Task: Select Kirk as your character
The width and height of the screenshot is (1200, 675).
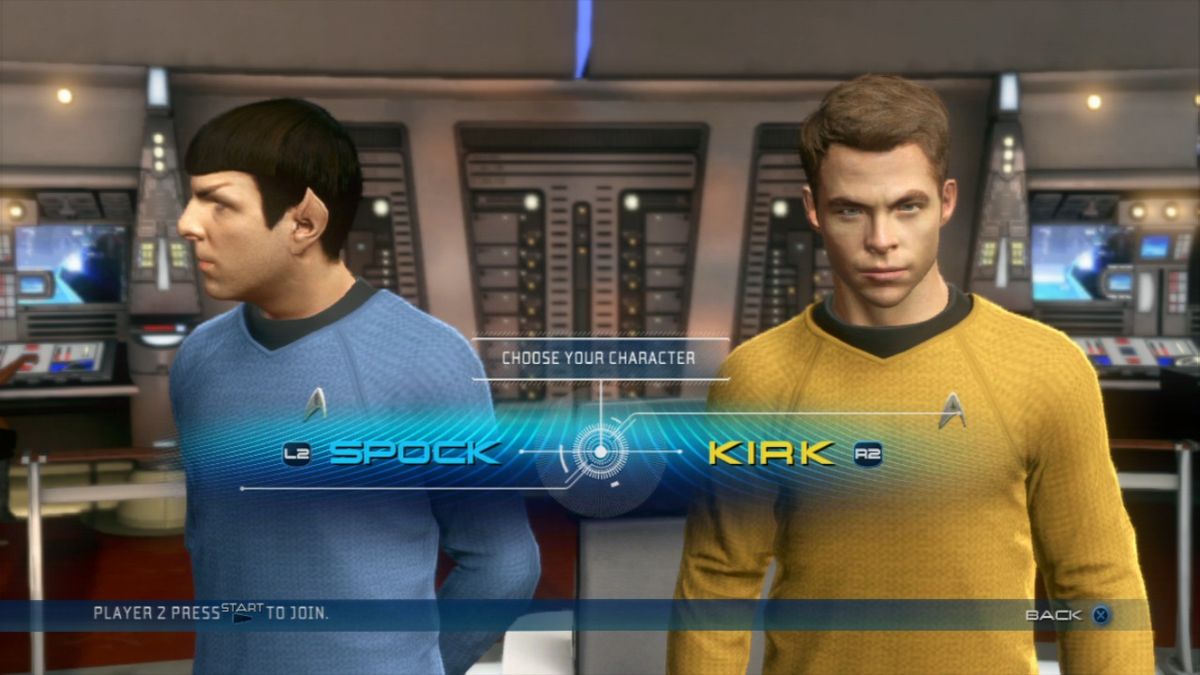Action: [x=770, y=453]
